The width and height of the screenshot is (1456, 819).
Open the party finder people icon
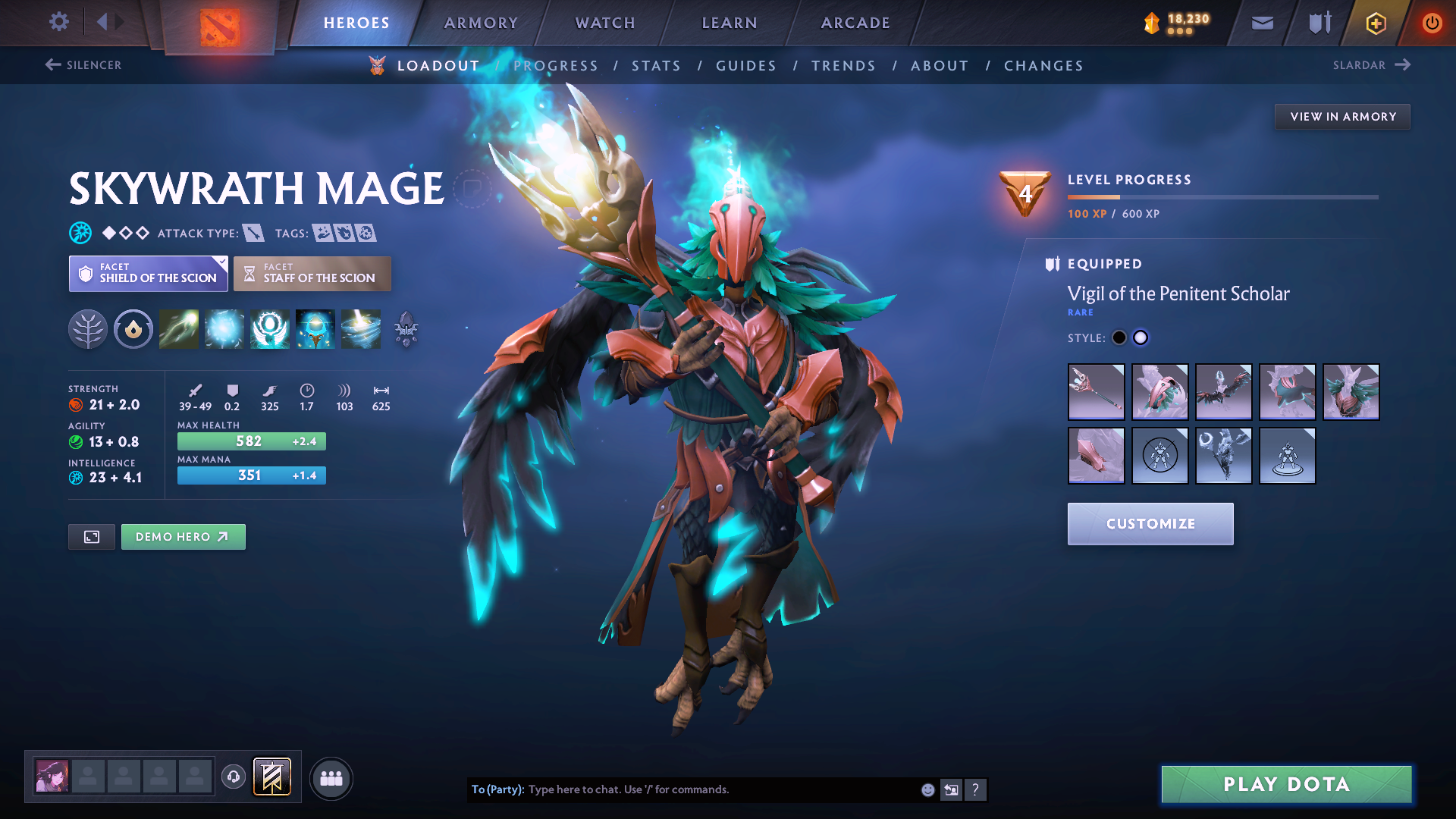tap(331, 777)
